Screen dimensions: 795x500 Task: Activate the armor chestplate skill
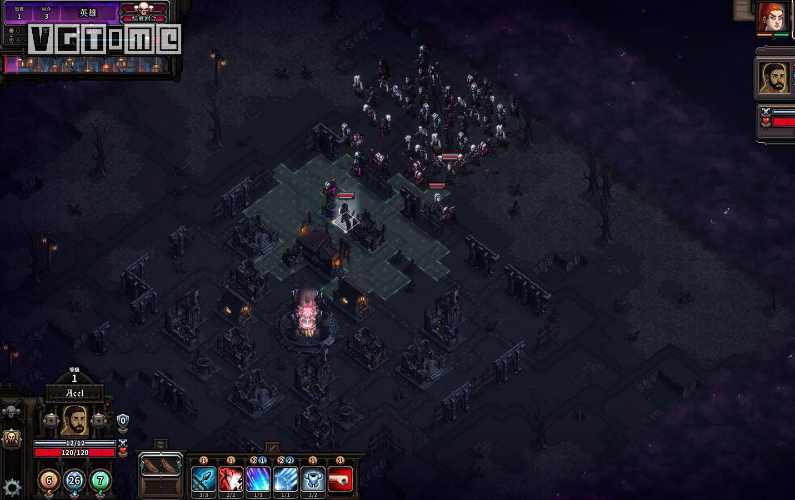click(313, 479)
